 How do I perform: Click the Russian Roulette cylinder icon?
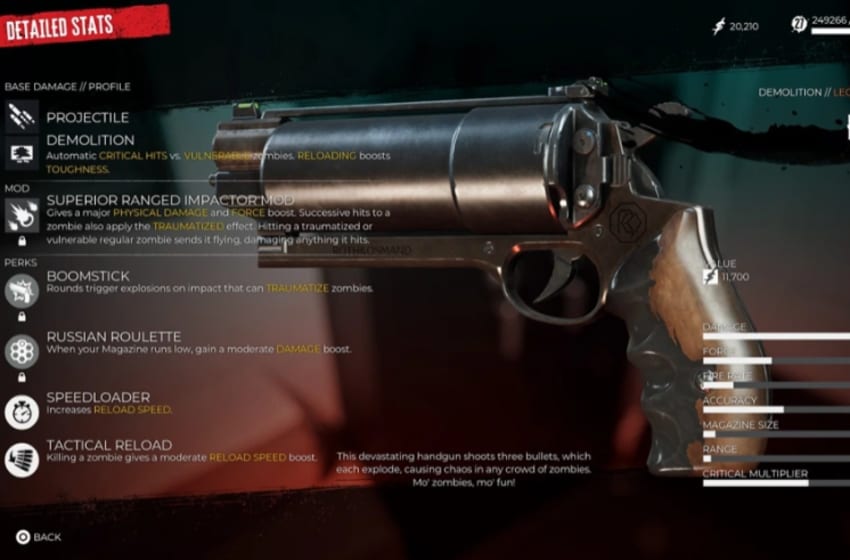point(22,350)
